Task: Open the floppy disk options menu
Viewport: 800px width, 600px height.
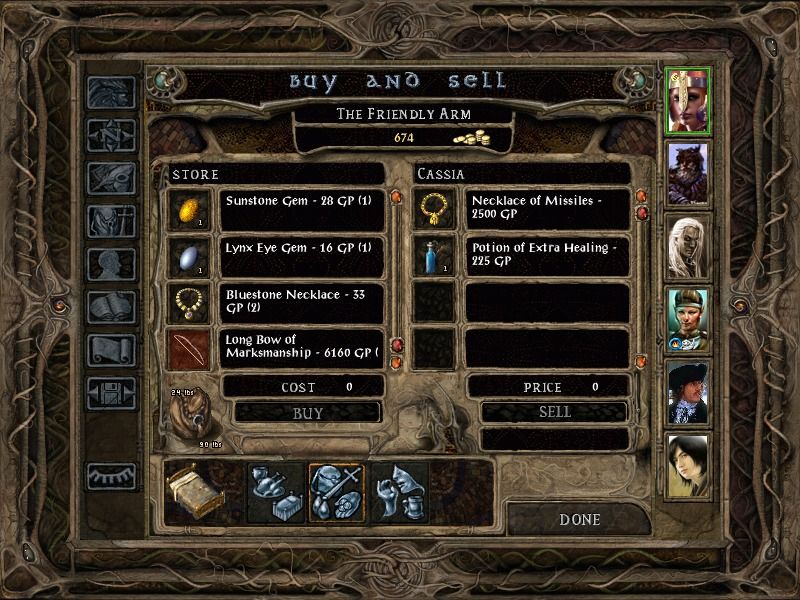Action: 111,392
